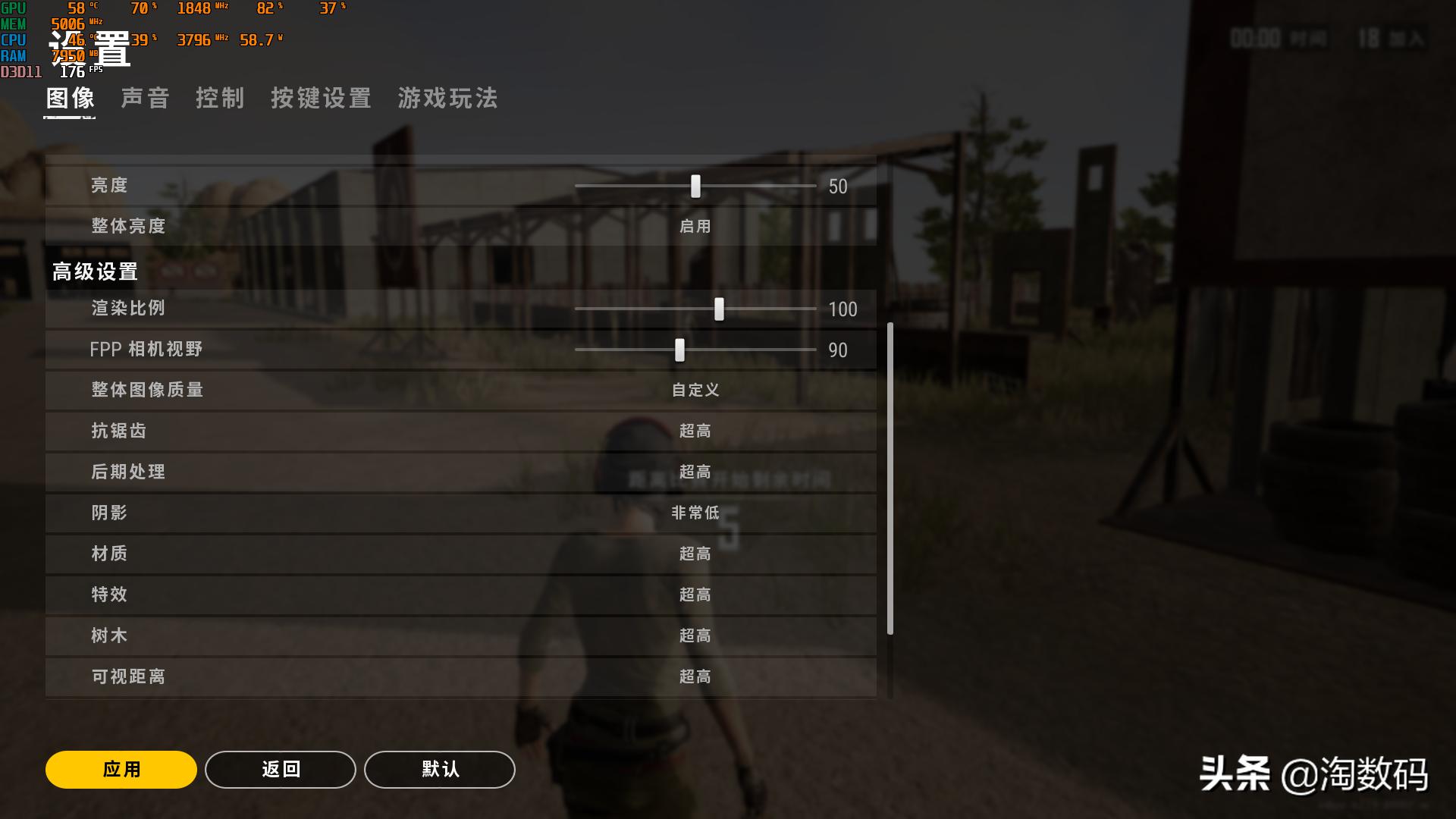Change 后期处理 setting from 超高
The height and width of the screenshot is (819, 1456).
pyautogui.click(x=693, y=472)
